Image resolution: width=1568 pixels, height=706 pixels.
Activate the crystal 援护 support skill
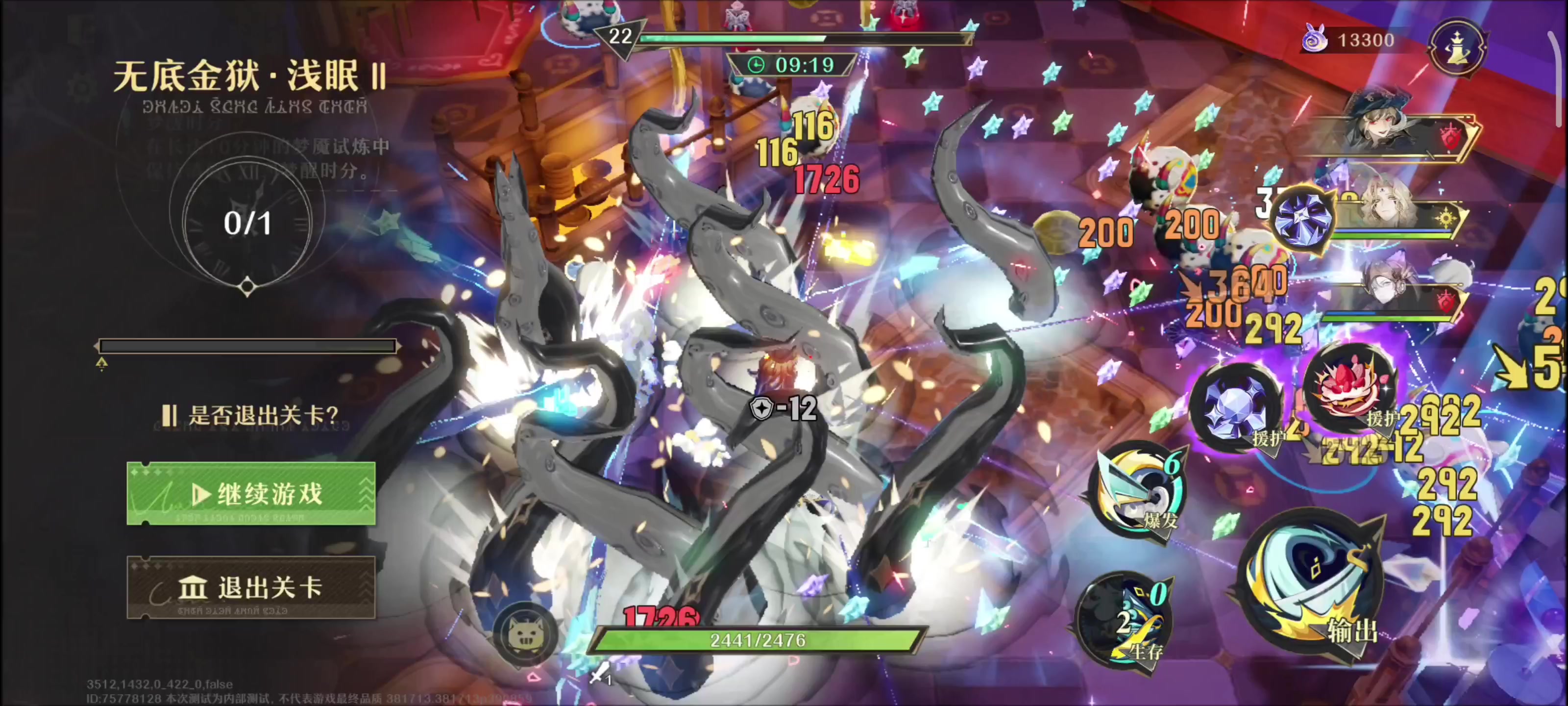1237,404
